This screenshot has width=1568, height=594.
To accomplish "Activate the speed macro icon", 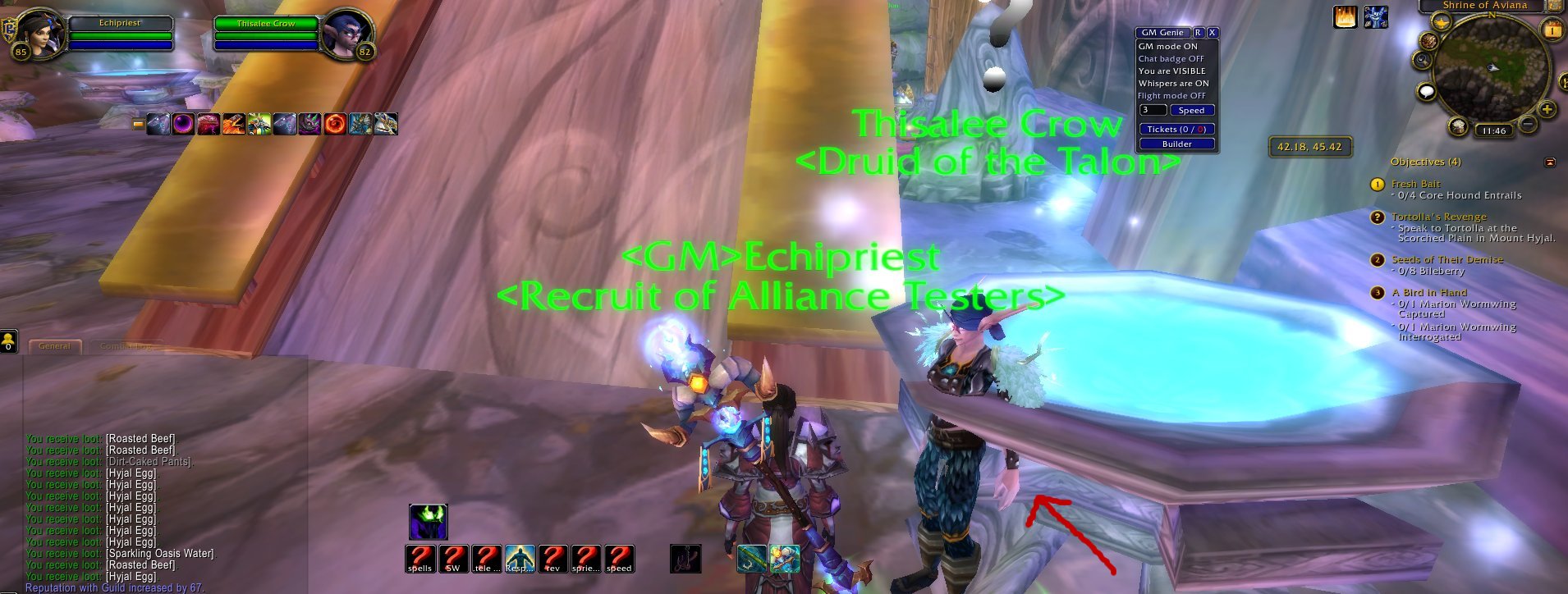I will [x=621, y=558].
